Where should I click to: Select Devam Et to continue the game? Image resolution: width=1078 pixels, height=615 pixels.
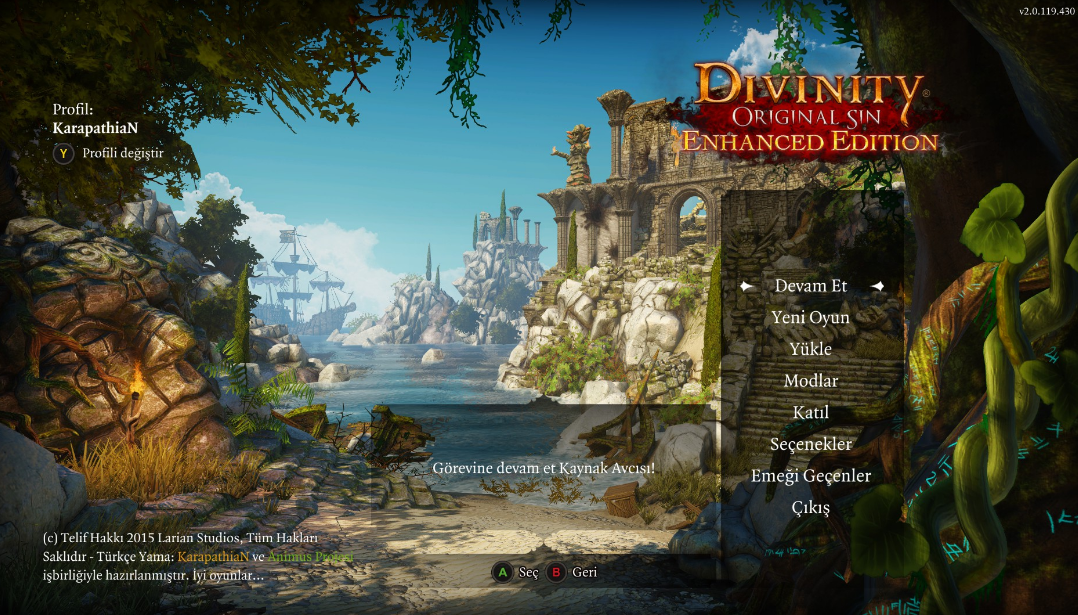(811, 286)
